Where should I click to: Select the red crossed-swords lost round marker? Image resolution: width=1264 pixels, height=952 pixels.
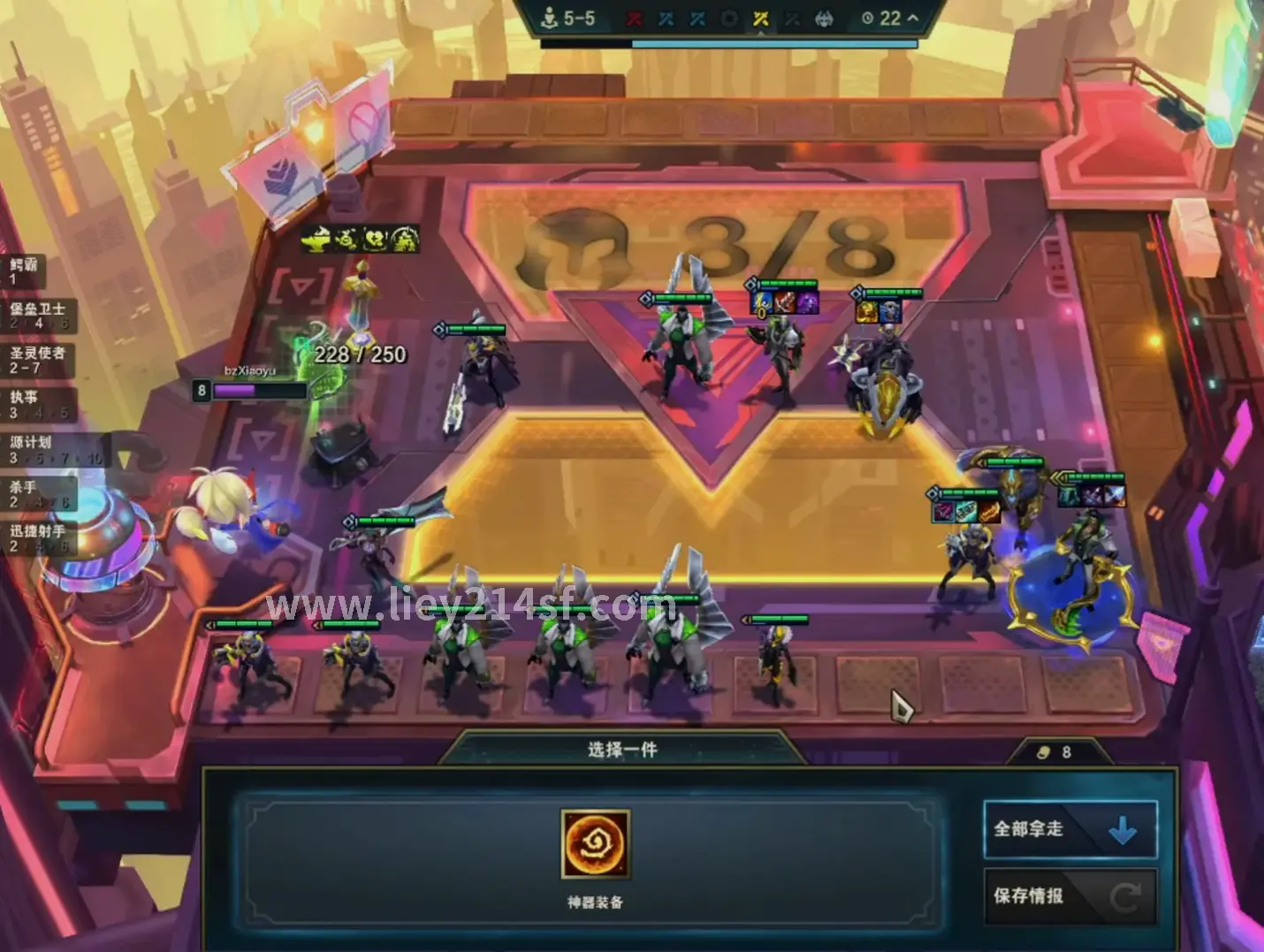pos(635,19)
